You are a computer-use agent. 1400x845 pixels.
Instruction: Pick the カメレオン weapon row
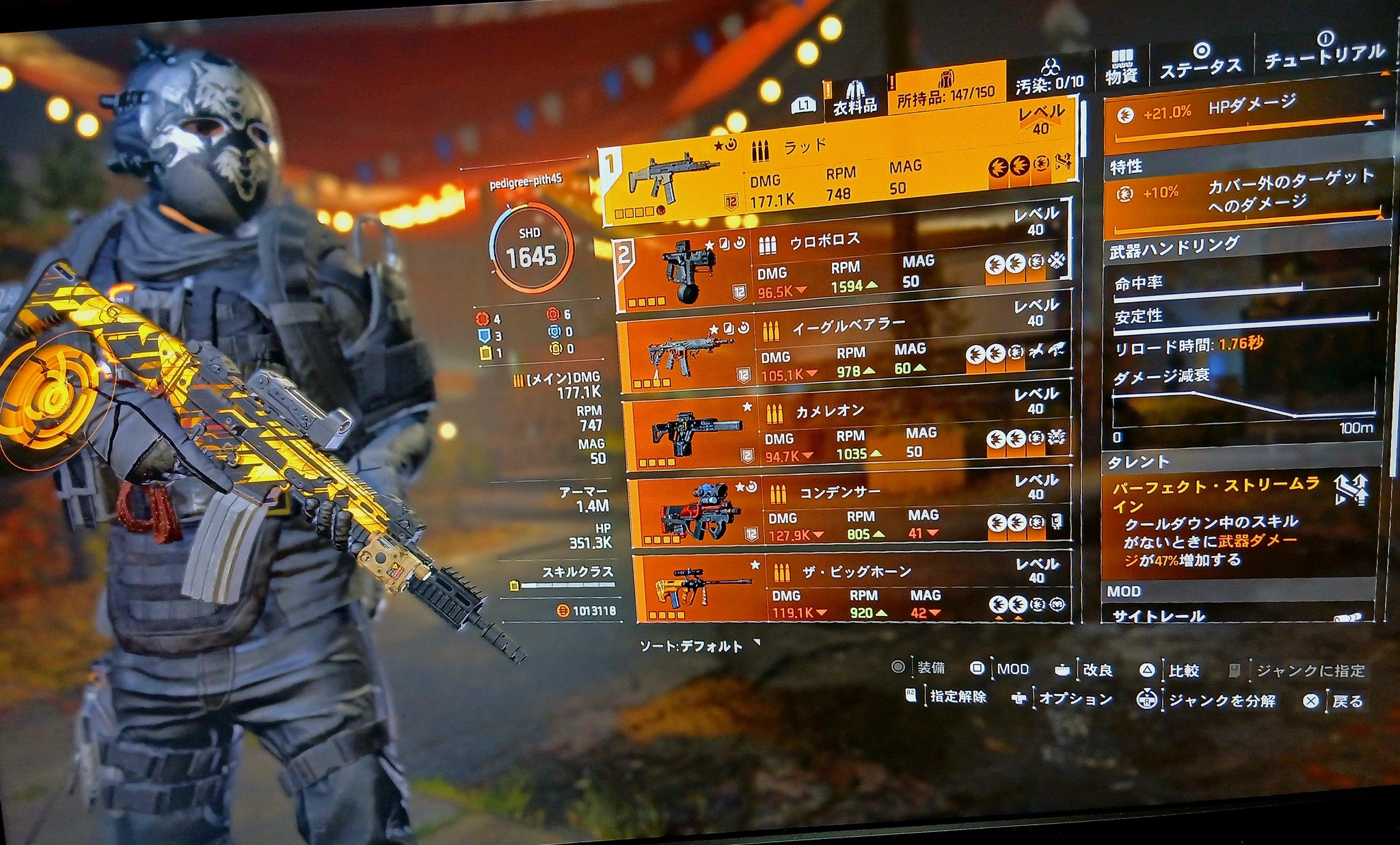[848, 434]
